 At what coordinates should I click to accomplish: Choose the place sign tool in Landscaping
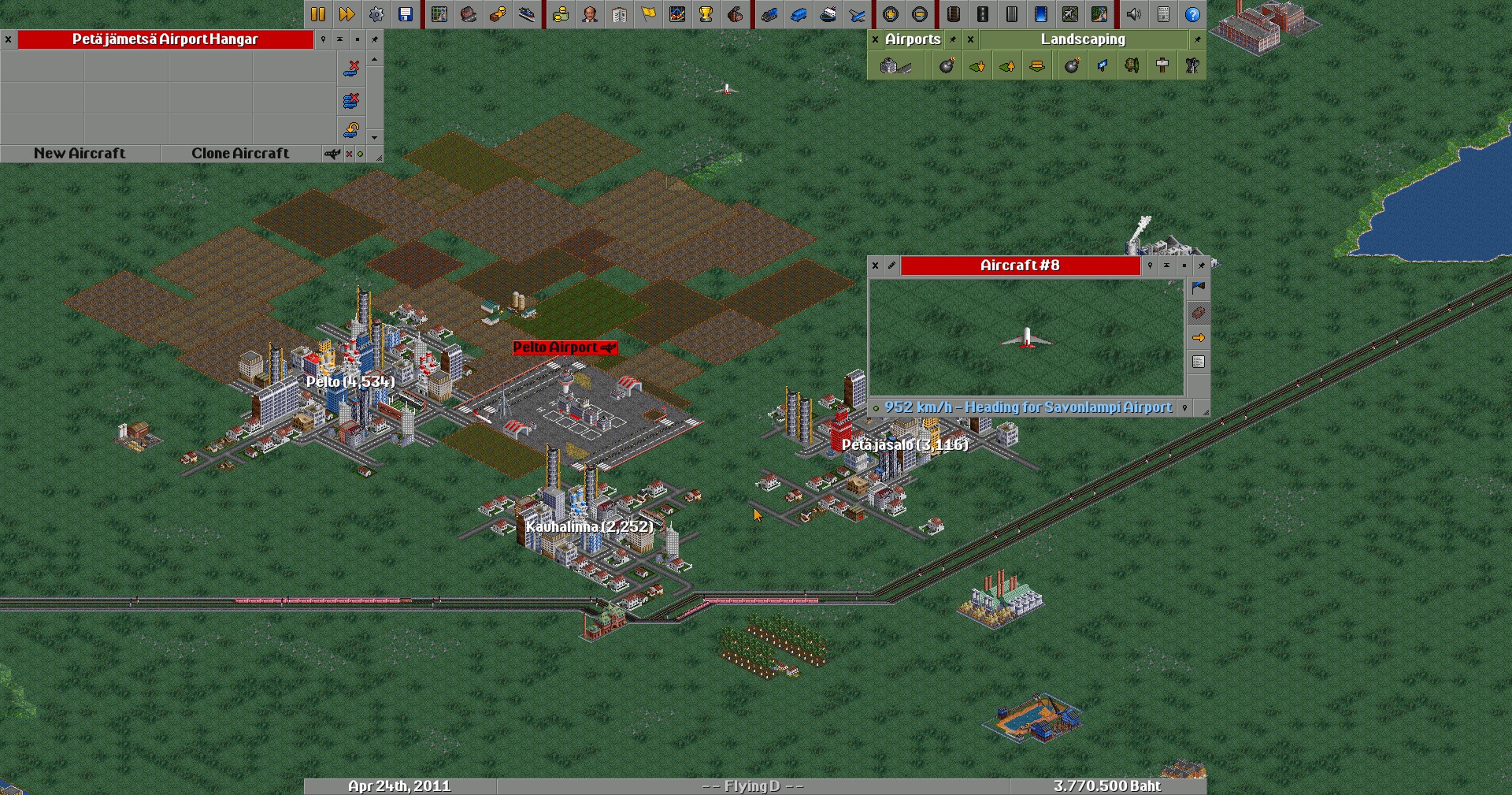(1162, 66)
